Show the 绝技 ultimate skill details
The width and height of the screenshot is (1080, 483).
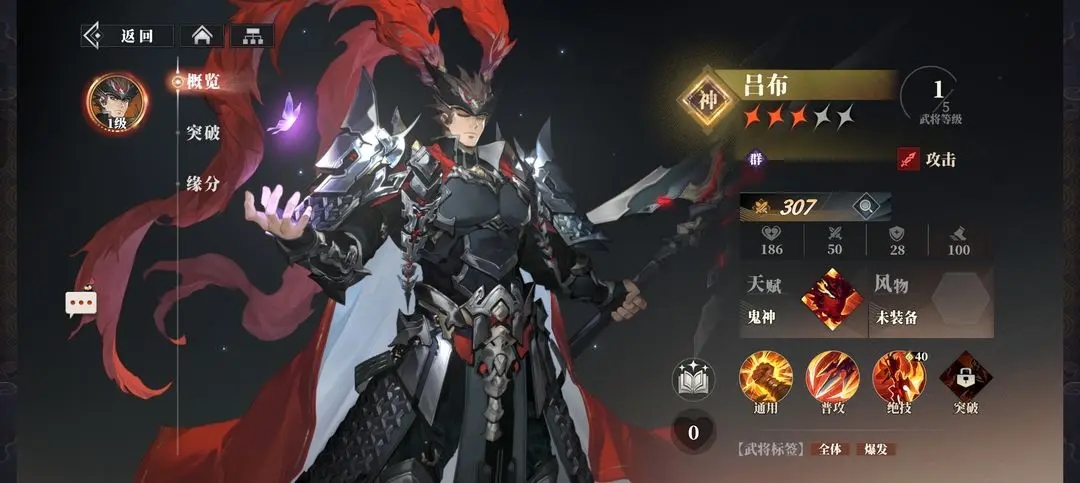coord(898,378)
